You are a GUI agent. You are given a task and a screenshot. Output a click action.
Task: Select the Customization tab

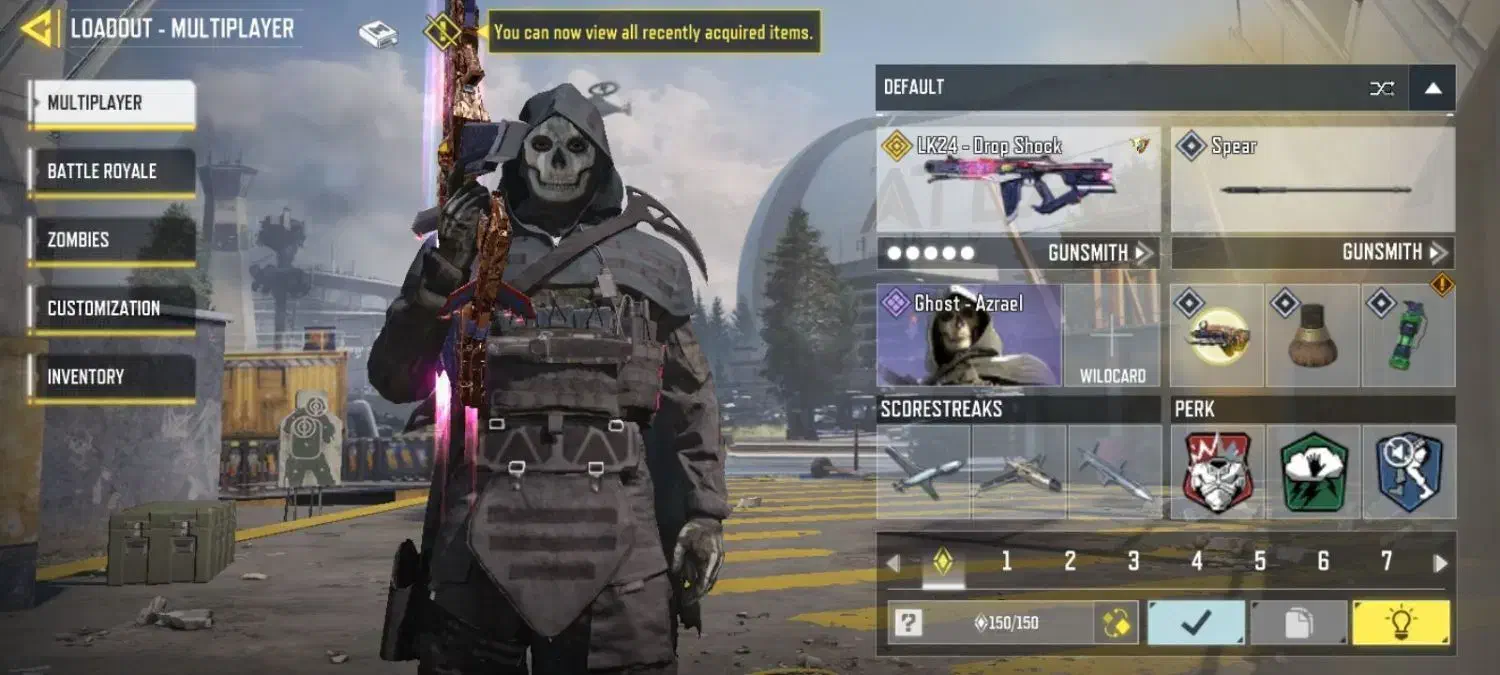(x=111, y=308)
